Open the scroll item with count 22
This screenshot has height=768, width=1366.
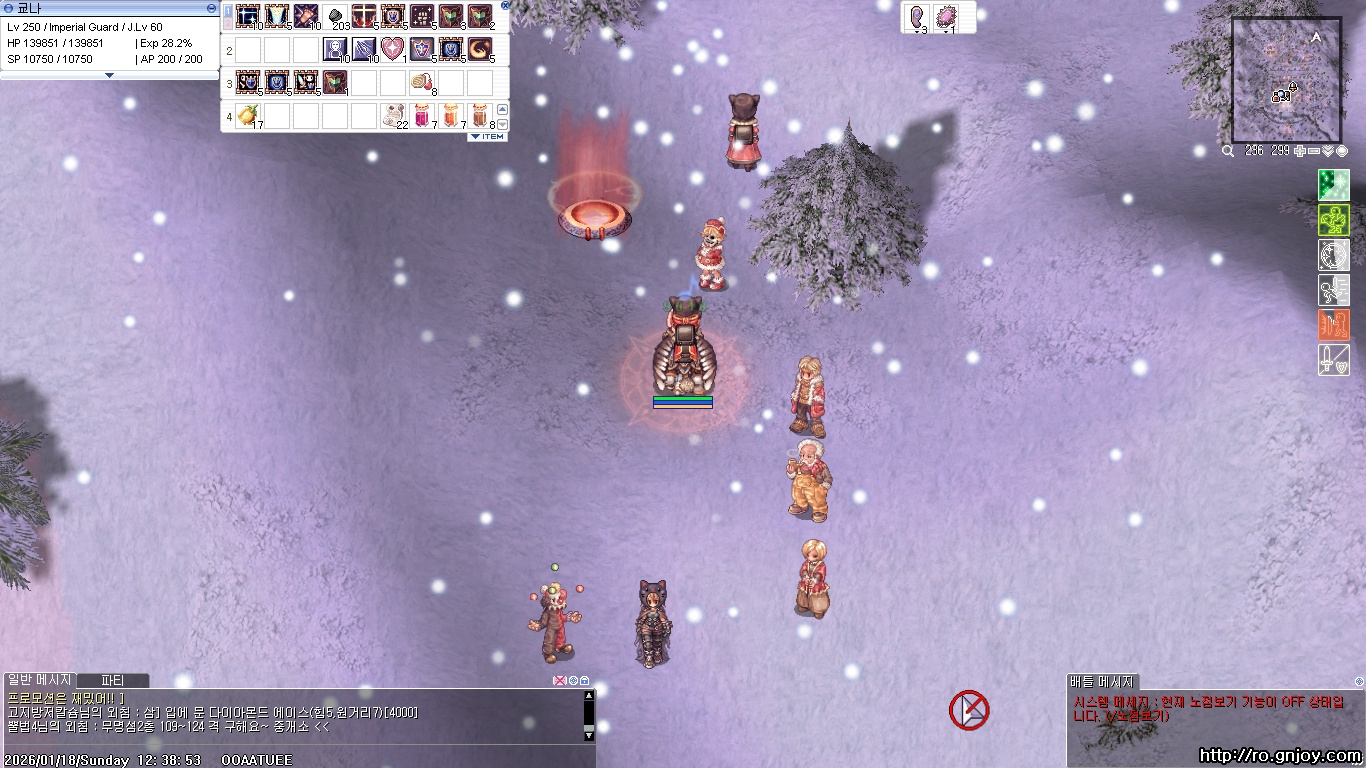click(394, 115)
